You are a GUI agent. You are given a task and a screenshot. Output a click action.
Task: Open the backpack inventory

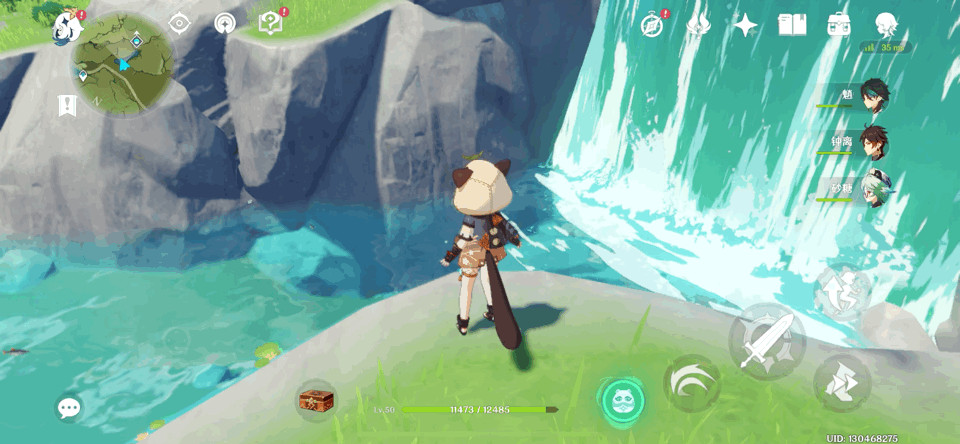838,25
